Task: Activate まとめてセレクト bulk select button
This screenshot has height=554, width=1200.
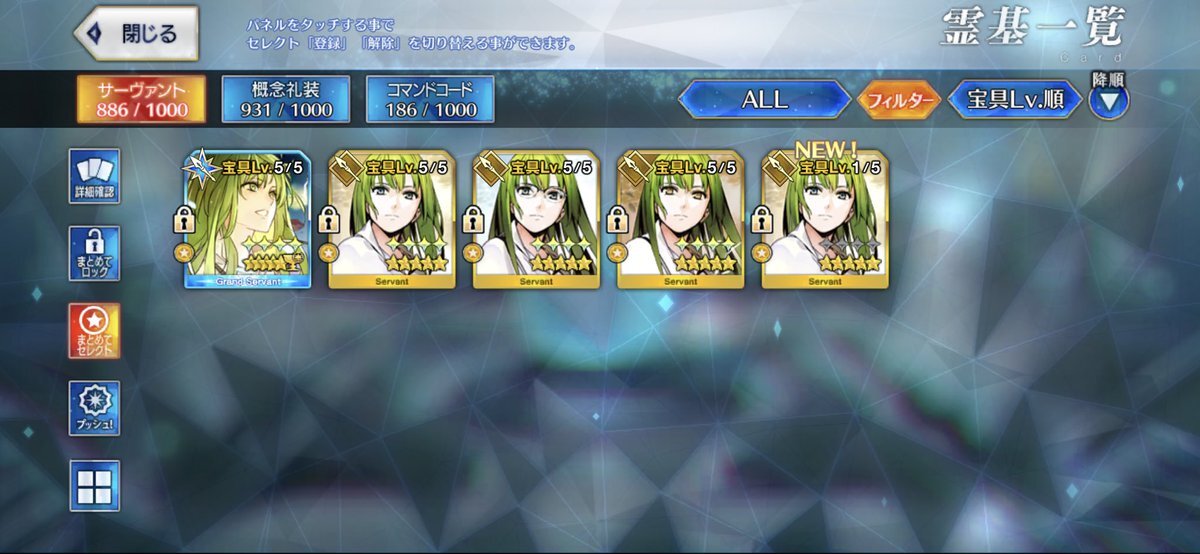Action: point(95,331)
